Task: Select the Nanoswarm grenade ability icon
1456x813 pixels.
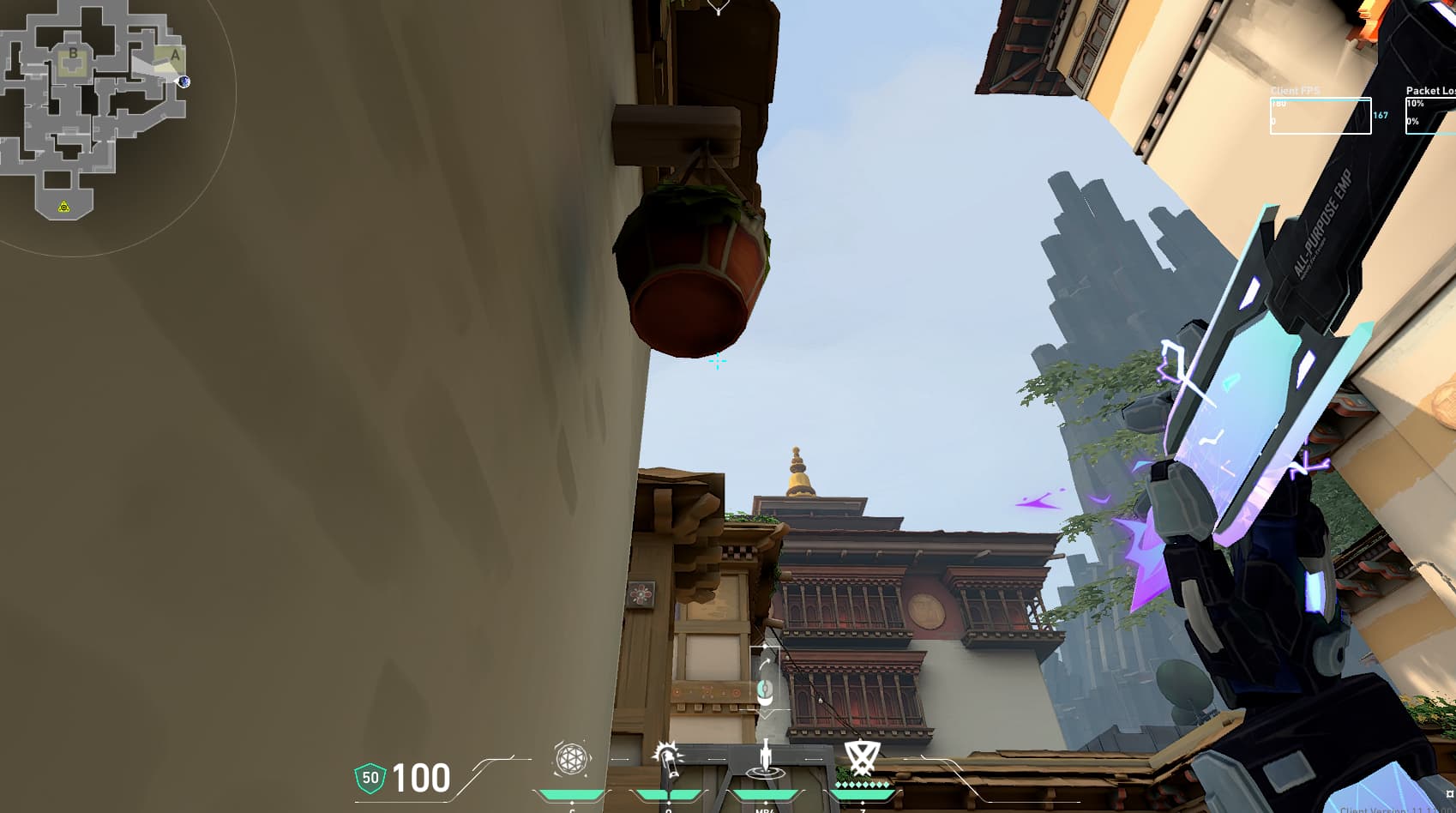Action: coord(569,758)
